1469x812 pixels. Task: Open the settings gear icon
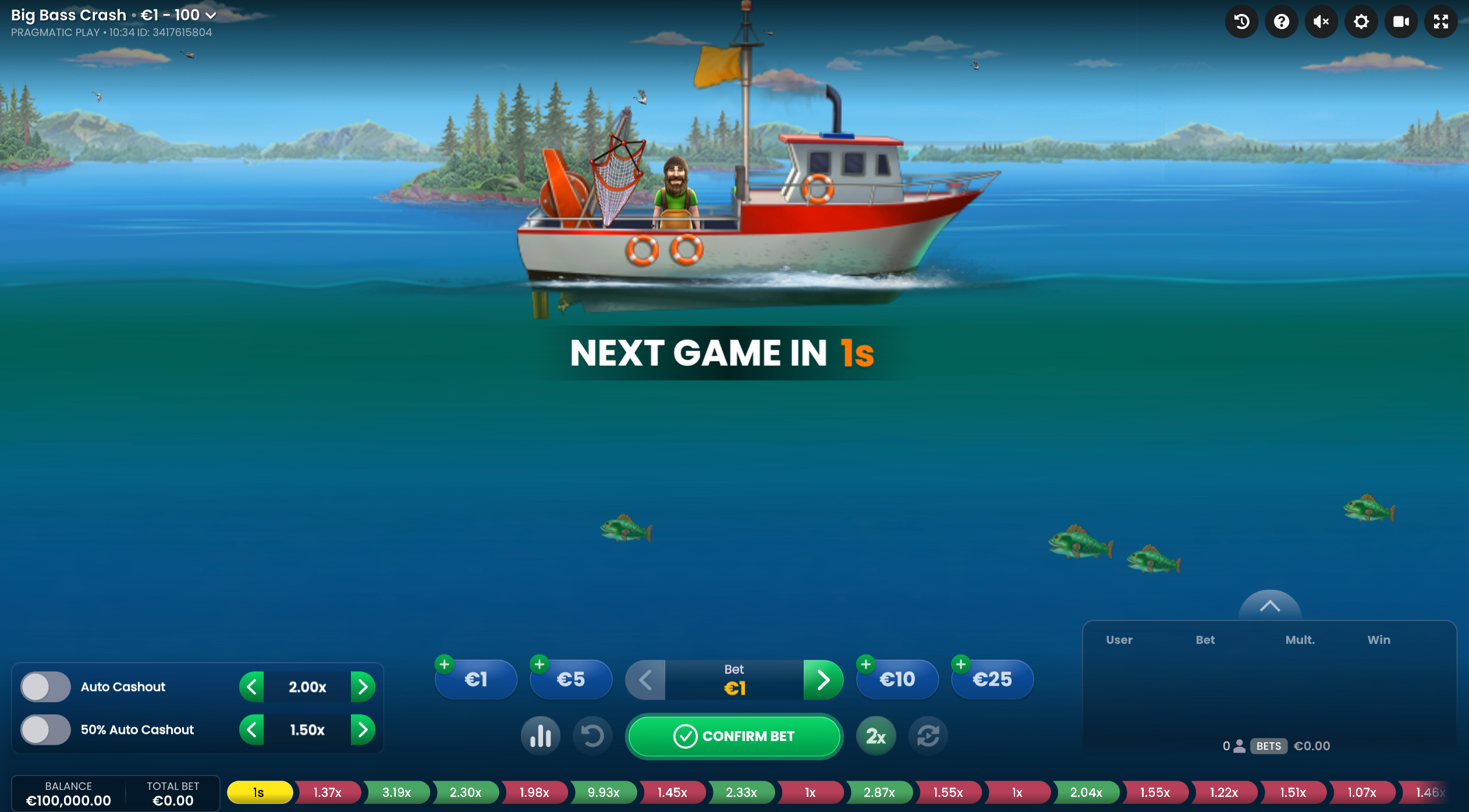click(1361, 22)
